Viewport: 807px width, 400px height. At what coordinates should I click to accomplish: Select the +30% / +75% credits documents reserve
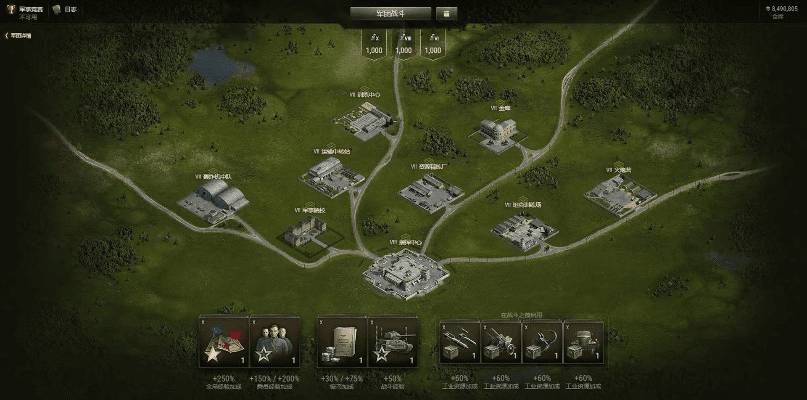click(341, 343)
